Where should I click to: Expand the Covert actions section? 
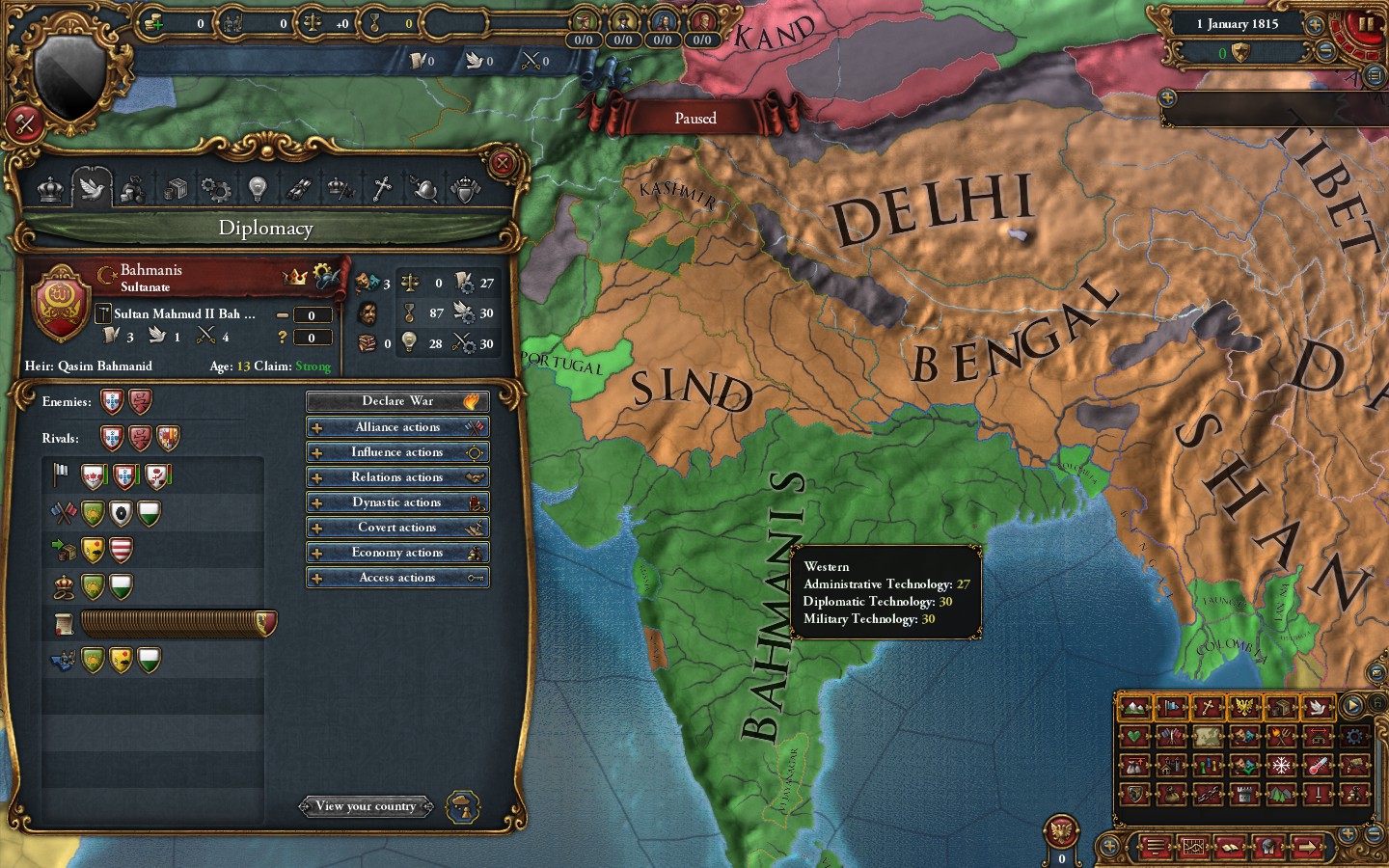[x=396, y=527]
